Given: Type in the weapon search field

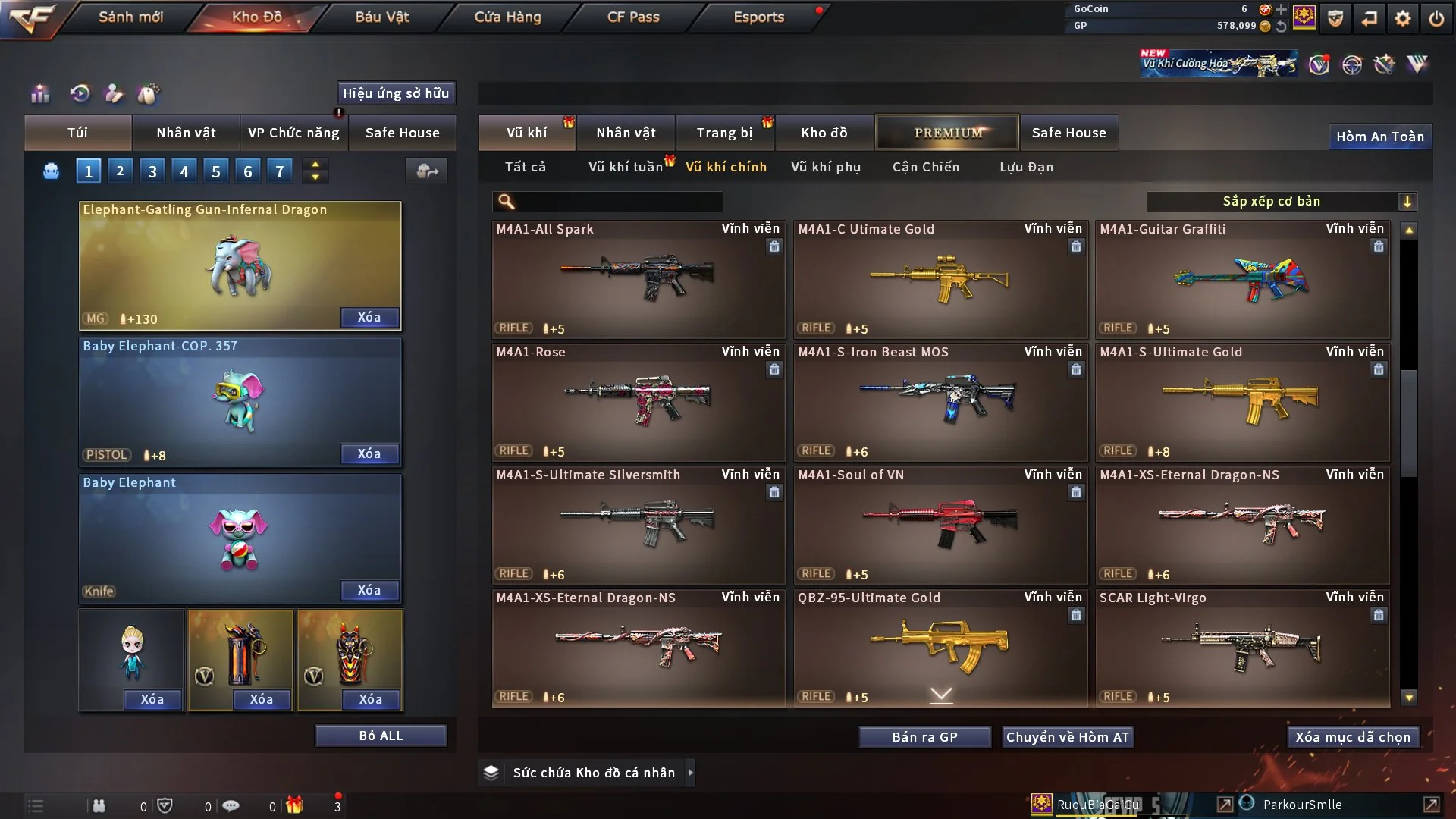Looking at the screenshot, I should tap(618, 202).
